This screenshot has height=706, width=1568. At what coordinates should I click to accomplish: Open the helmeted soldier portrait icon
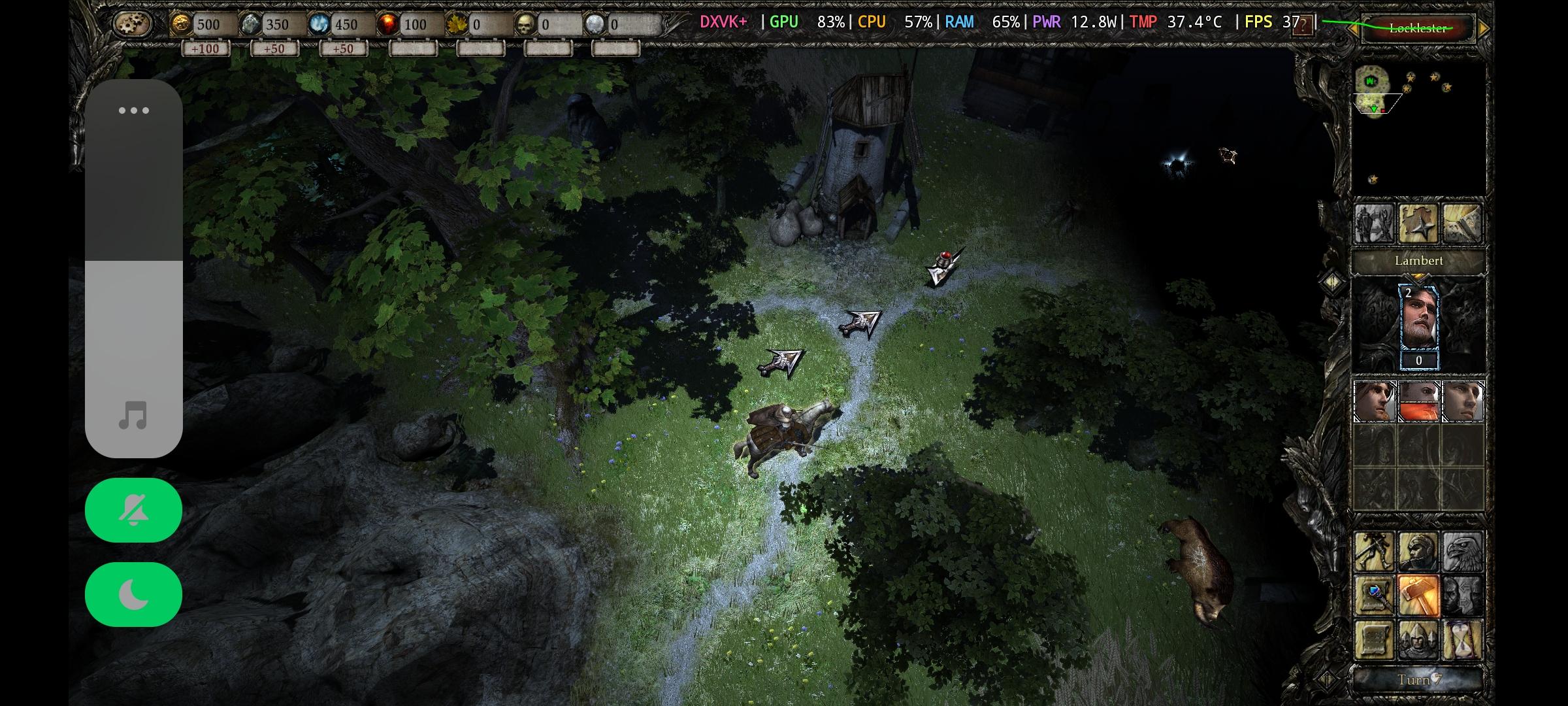(1418, 551)
